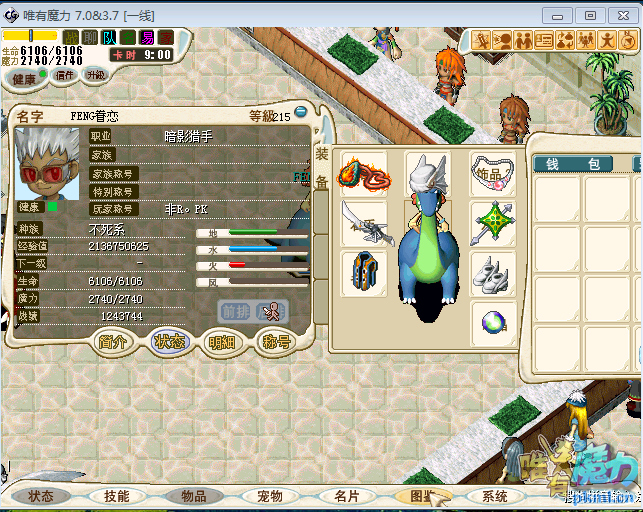Viewport: 643px width, 512px height.
Task: Select the 饰品 necklace accessory slot
Action: [493, 175]
